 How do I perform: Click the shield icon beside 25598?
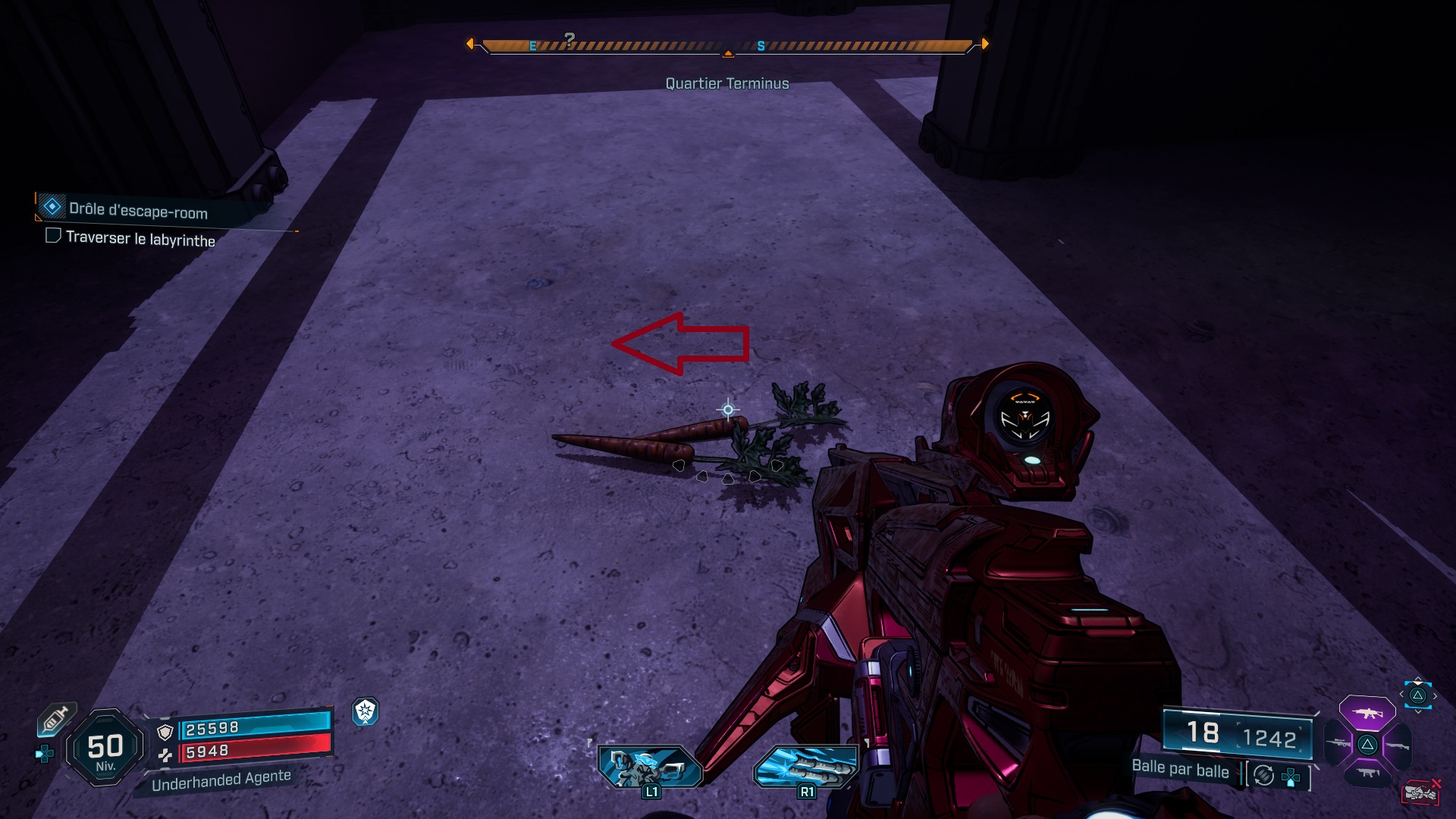click(x=165, y=732)
